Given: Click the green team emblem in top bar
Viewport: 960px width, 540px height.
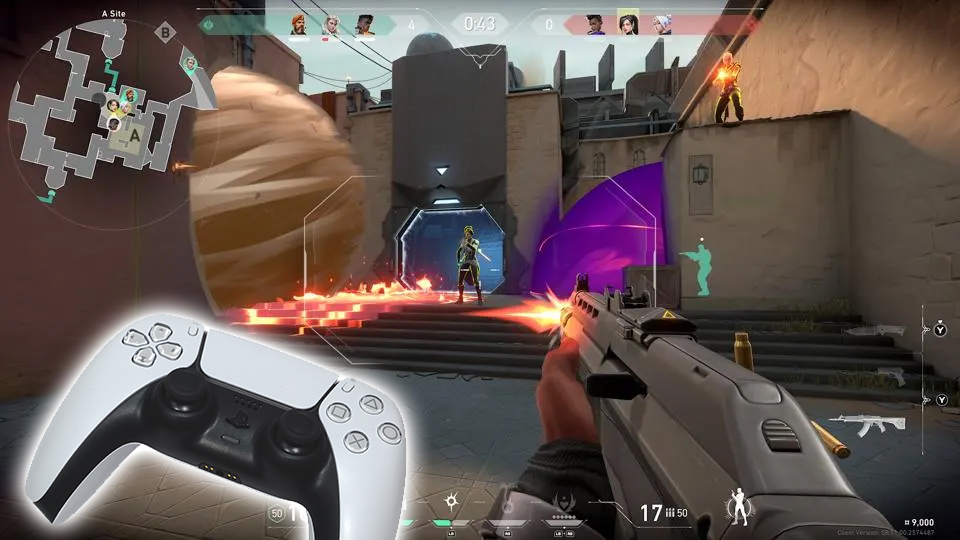Looking at the screenshot, I should click(x=209, y=24).
